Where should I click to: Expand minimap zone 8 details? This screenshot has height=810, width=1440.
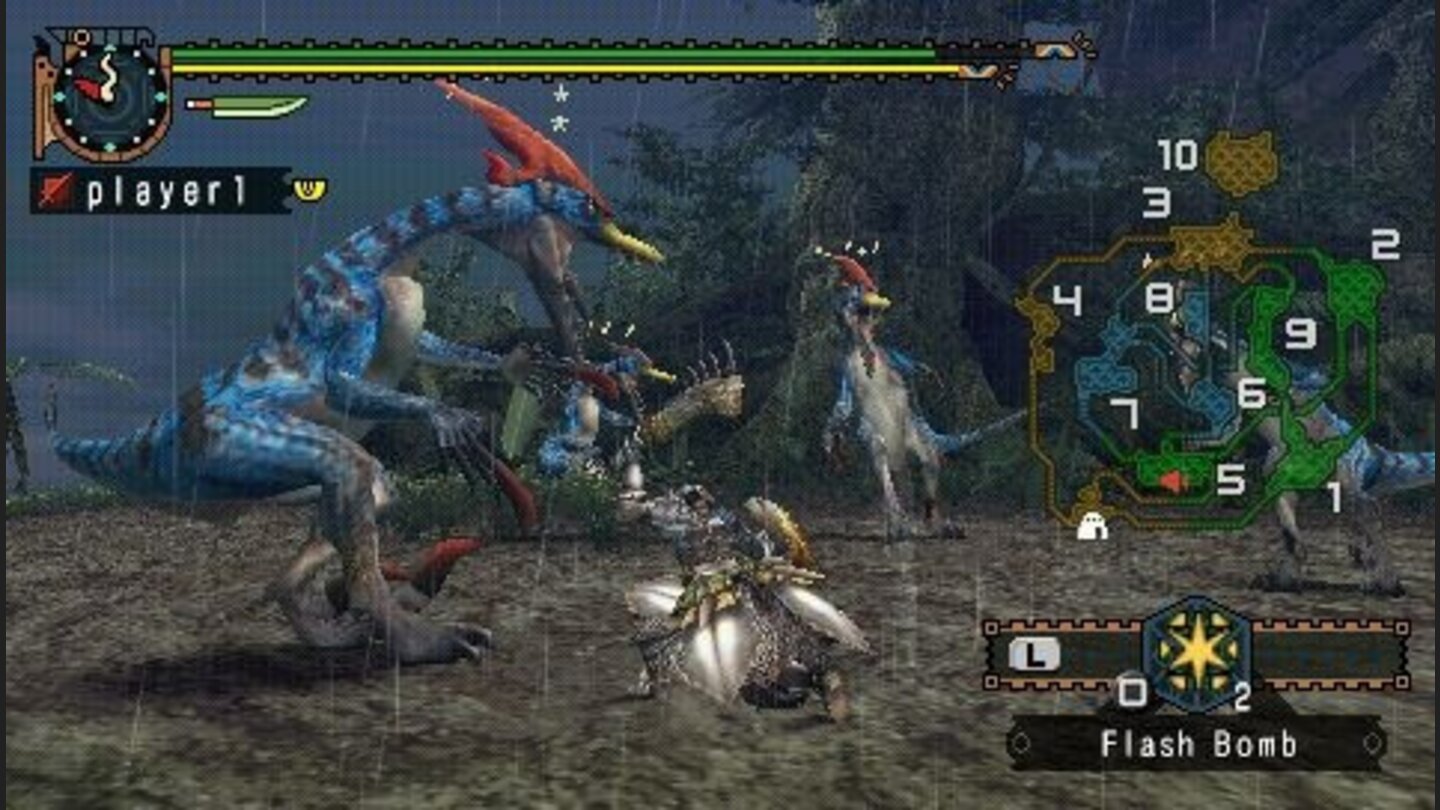coord(1160,295)
